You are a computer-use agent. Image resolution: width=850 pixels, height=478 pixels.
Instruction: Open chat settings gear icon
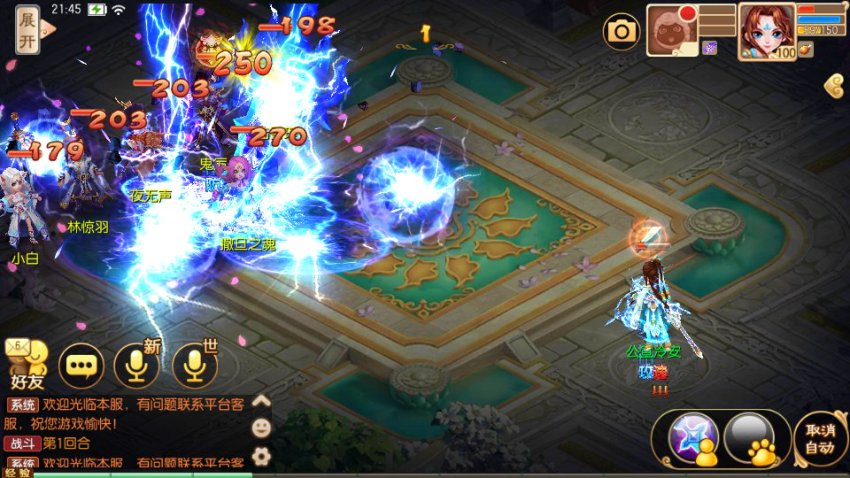click(x=261, y=456)
